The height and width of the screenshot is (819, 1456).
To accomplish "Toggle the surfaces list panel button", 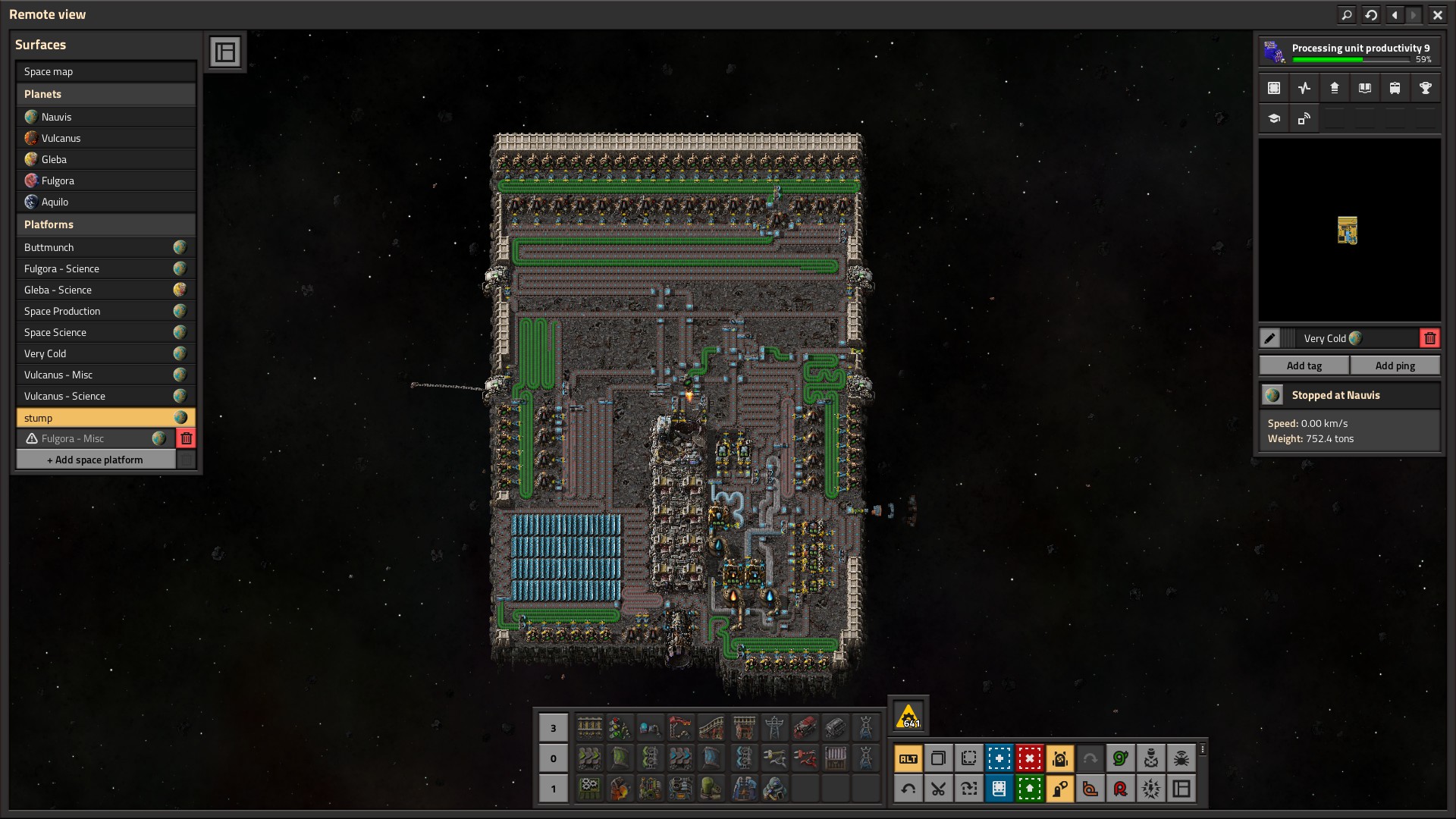I will click(225, 52).
